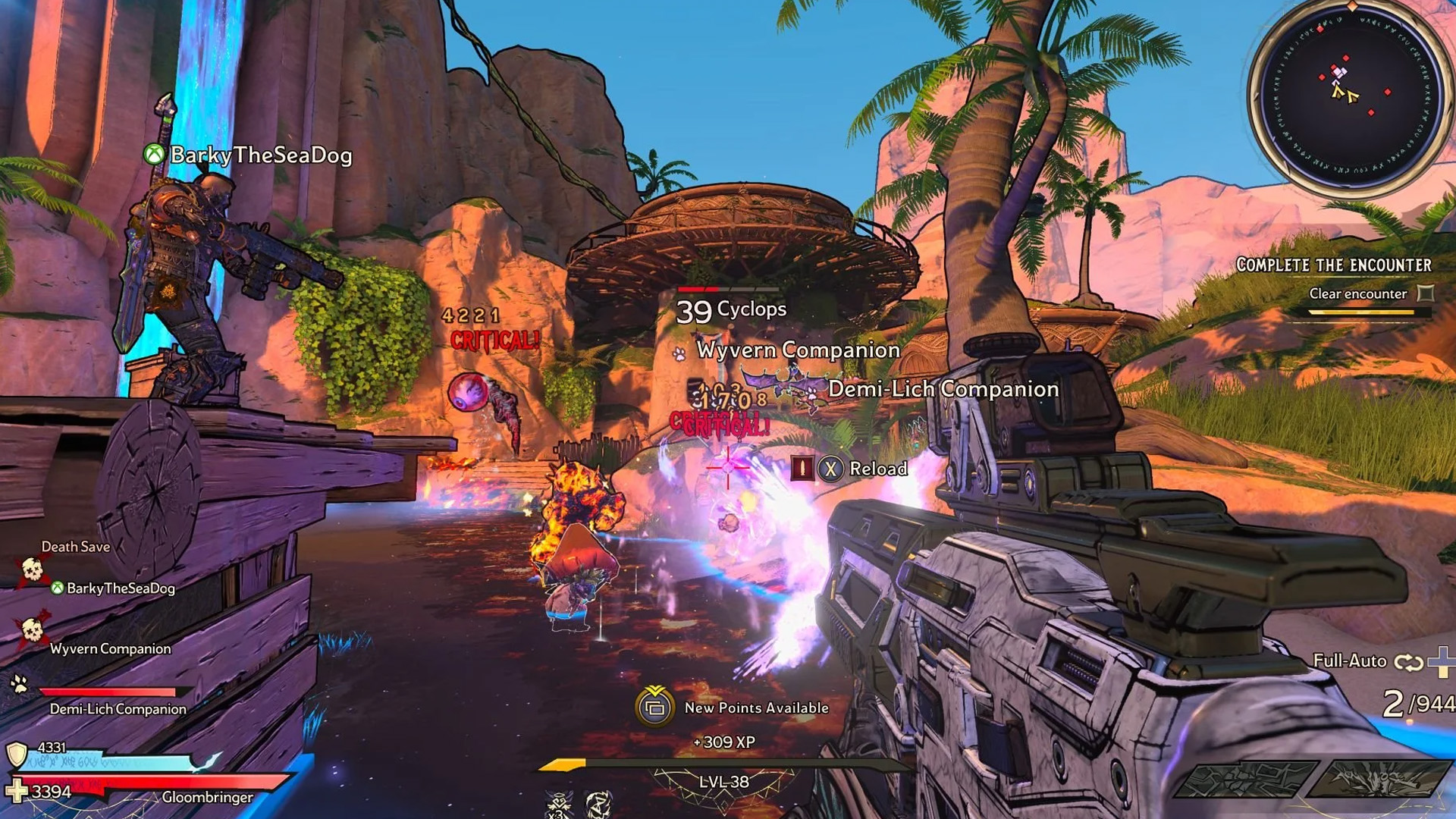Viewport: 1456px width, 819px height.
Task: Click the shield icon beside the ward bar
Action: 17,755
